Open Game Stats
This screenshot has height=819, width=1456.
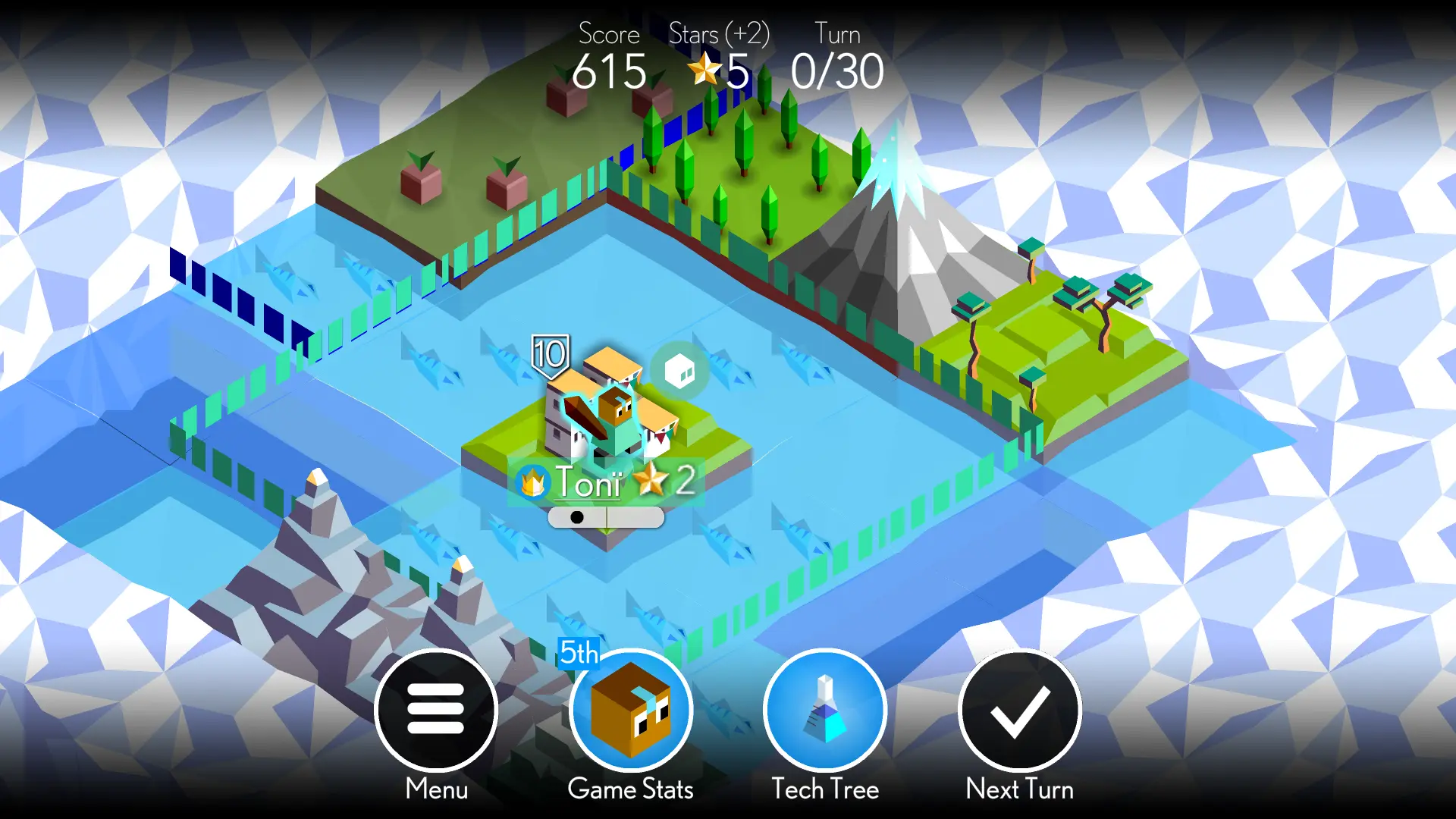(x=630, y=711)
